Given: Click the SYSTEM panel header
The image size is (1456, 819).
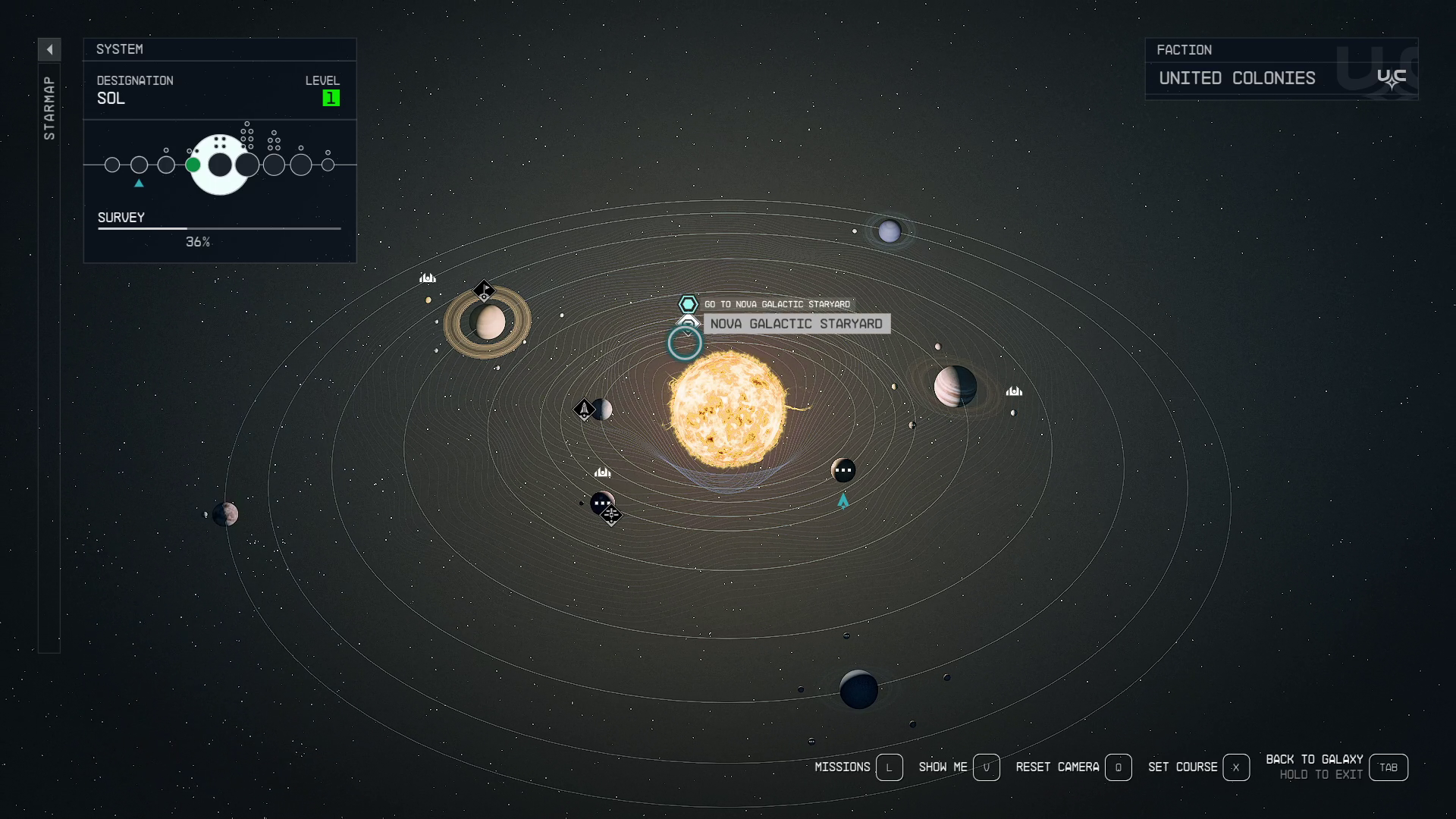Looking at the screenshot, I should [x=120, y=49].
